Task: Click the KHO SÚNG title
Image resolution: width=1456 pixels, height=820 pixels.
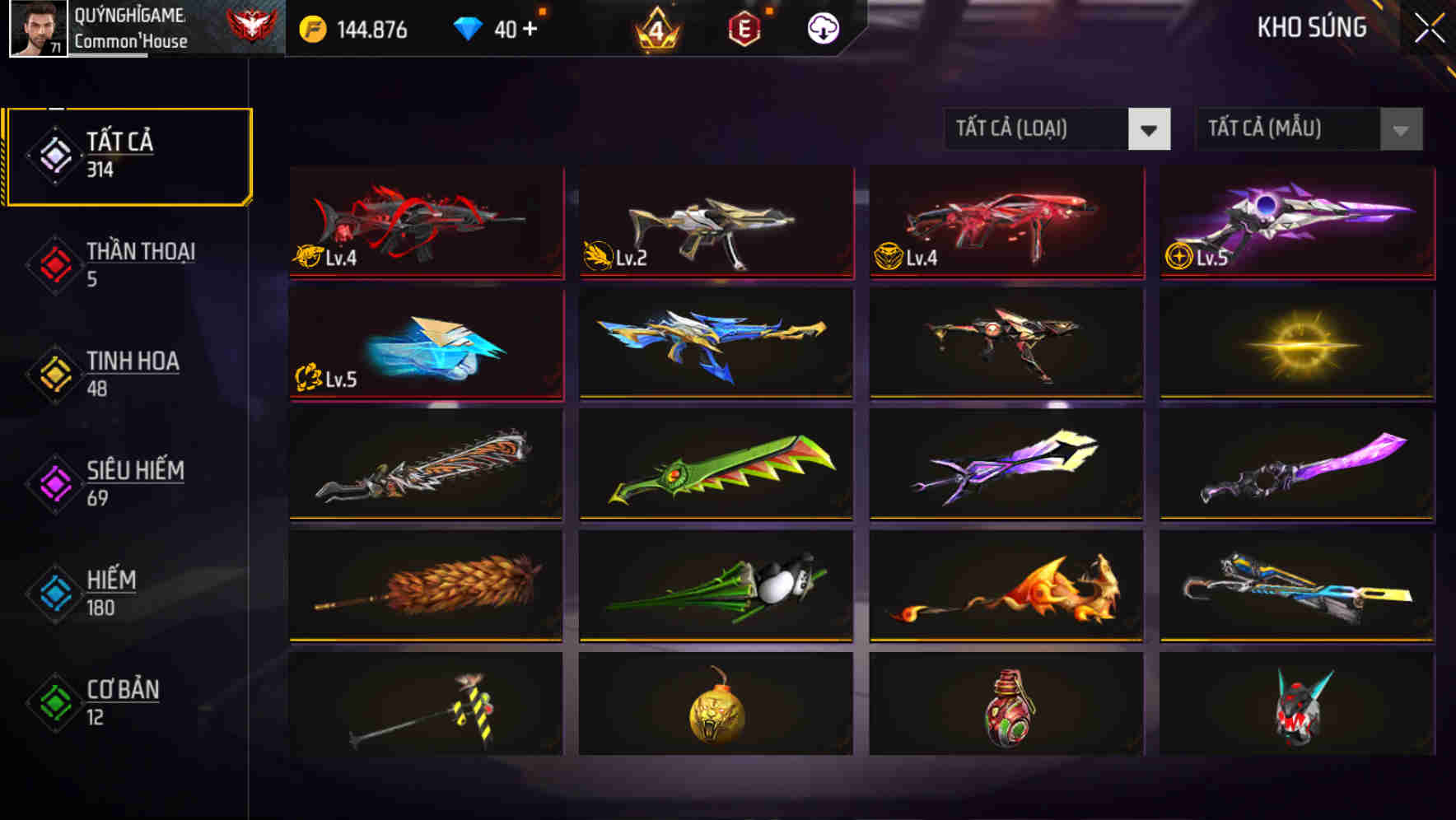Action: point(1311,27)
